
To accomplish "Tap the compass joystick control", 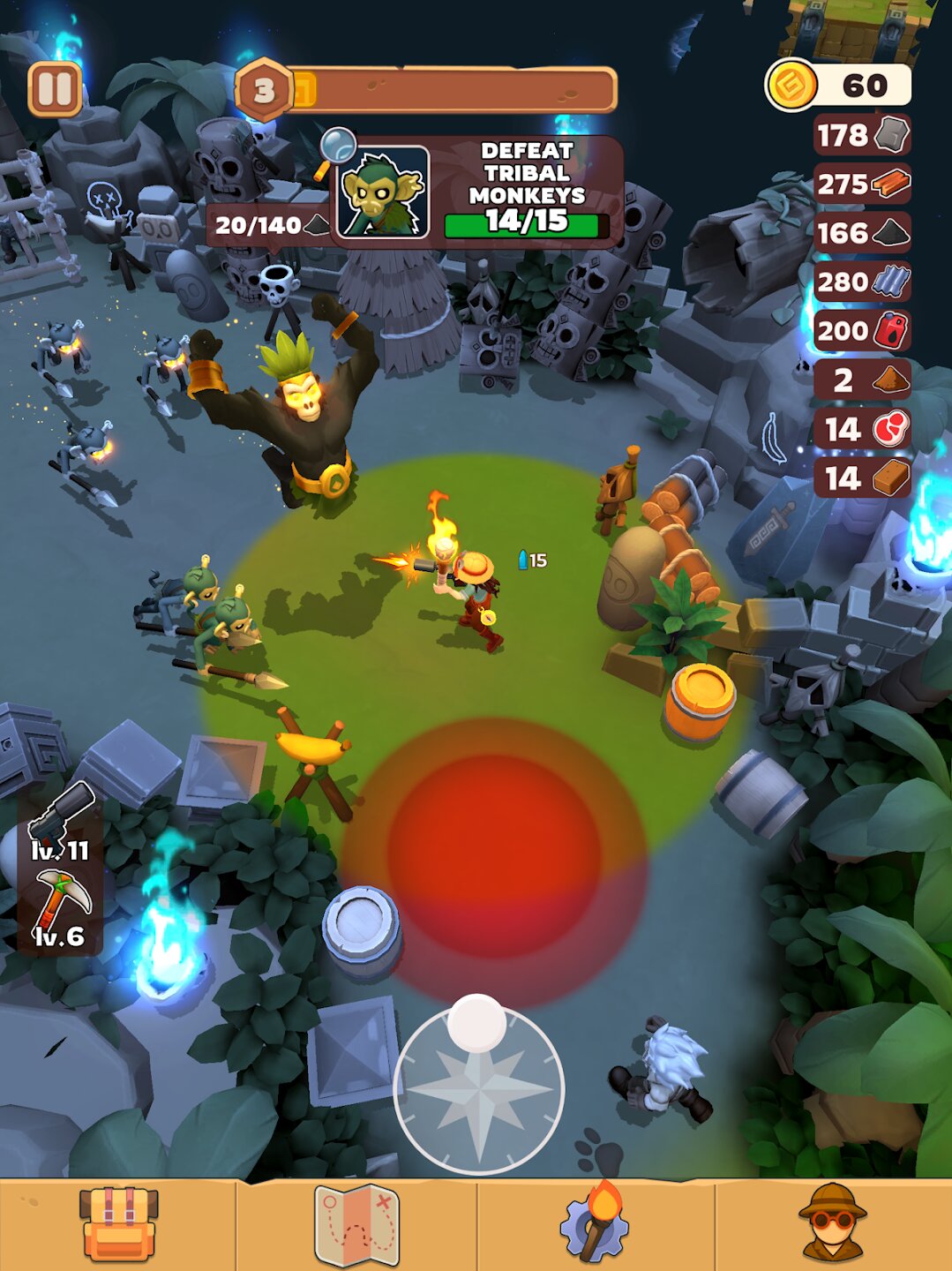I will click(x=478, y=1090).
